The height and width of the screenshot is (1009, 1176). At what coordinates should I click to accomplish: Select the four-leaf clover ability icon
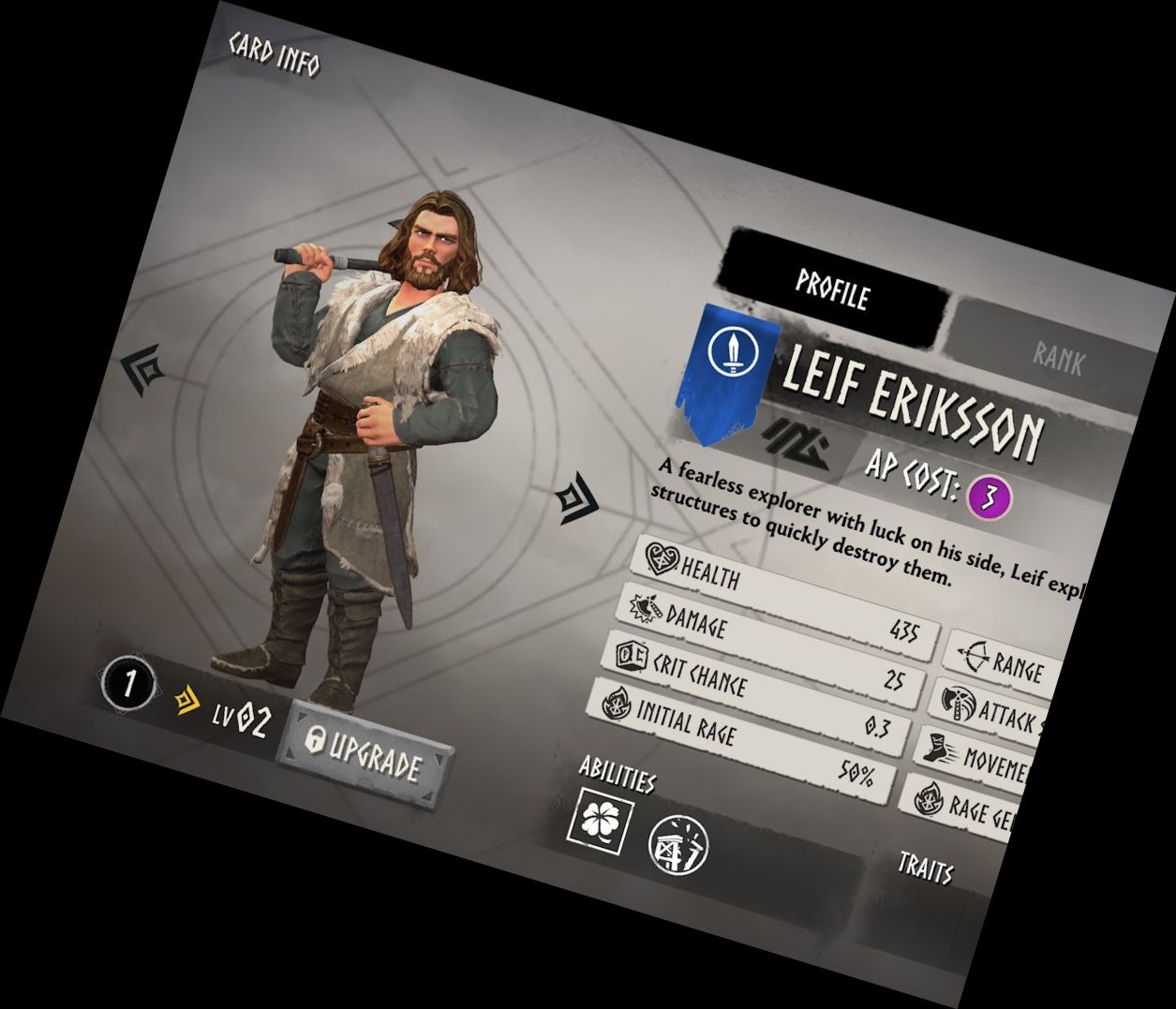click(x=603, y=818)
